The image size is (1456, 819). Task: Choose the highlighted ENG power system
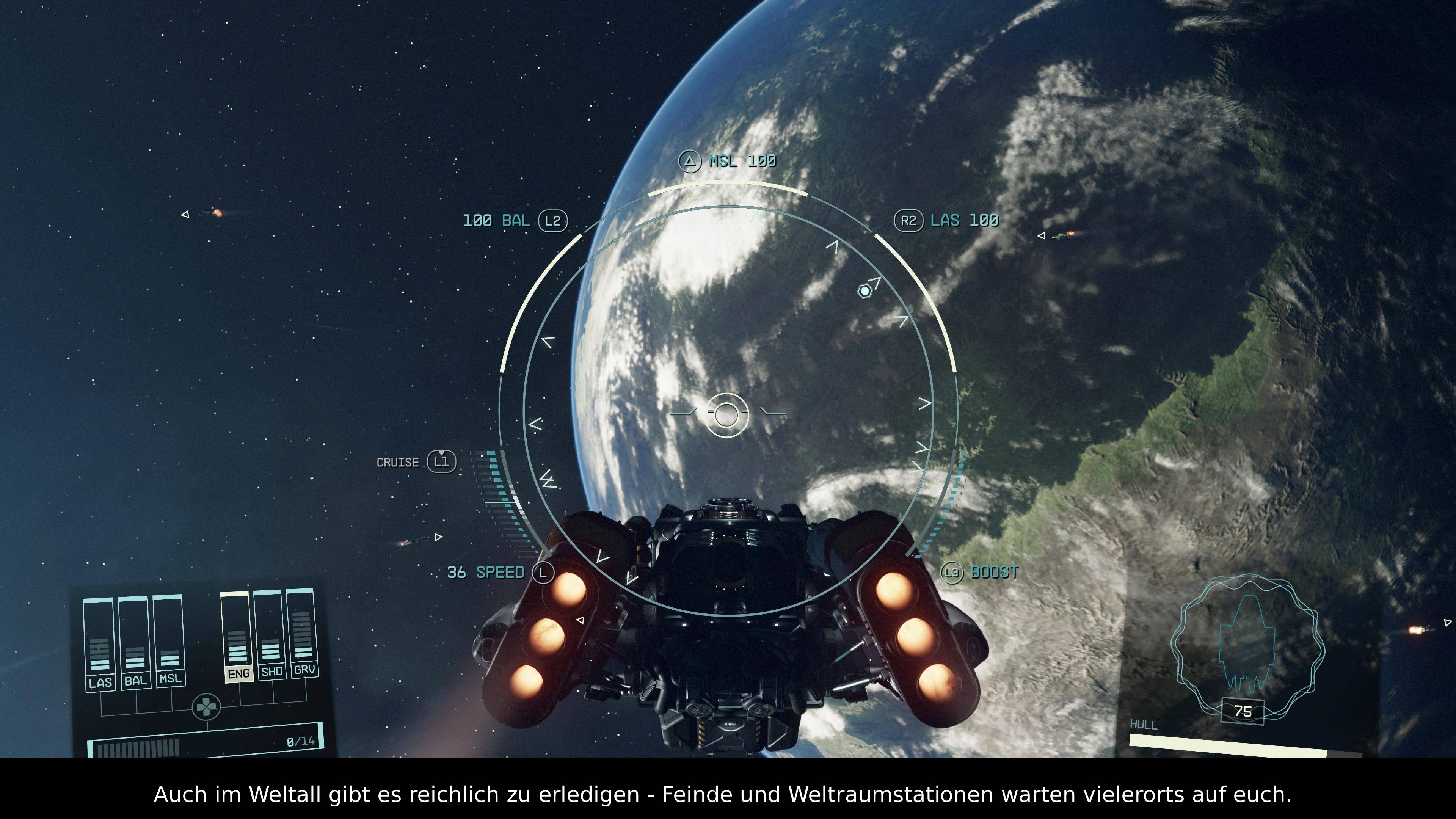point(238,673)
